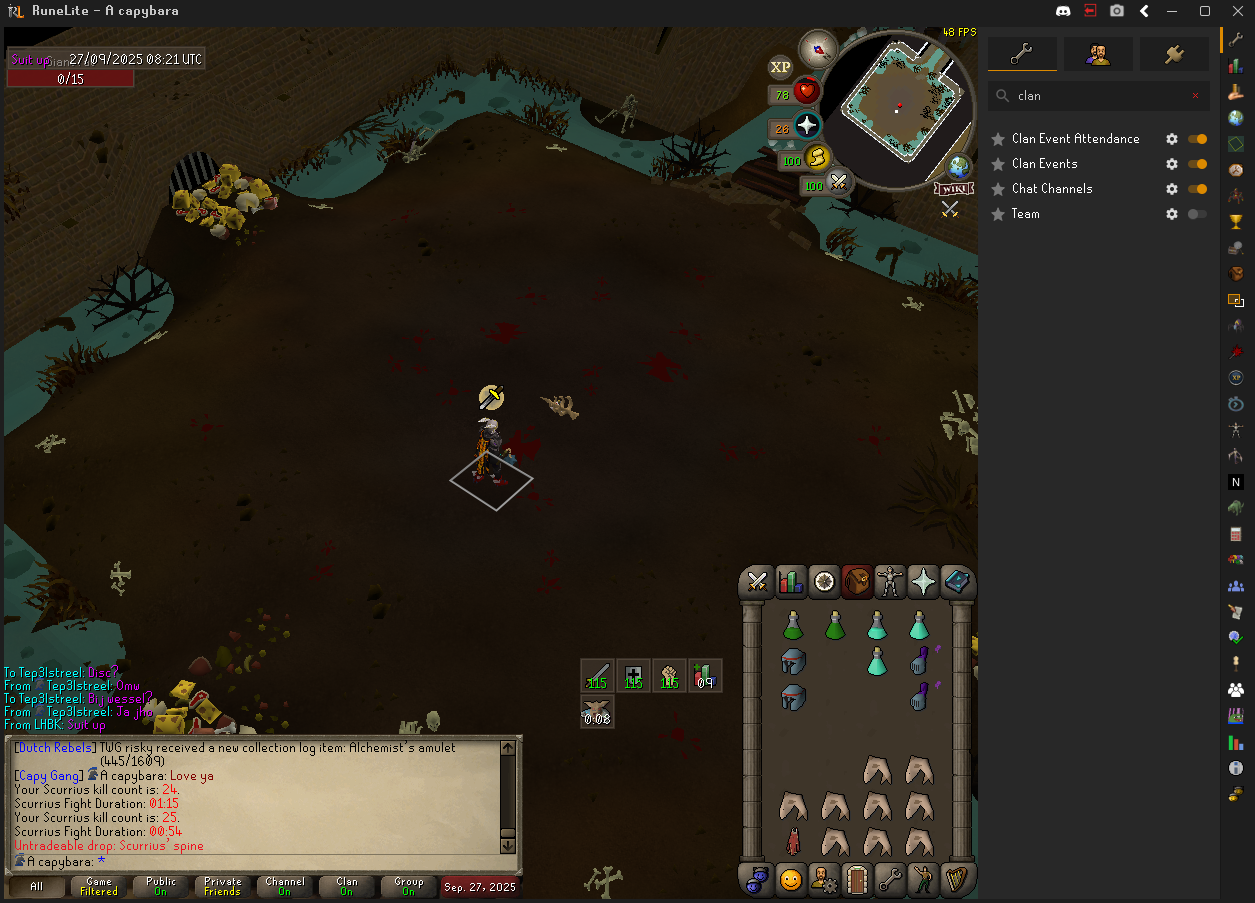The image size is (1255, 903).
Task: Activate quick prayers orb
Action: click(x=807, y=126)
